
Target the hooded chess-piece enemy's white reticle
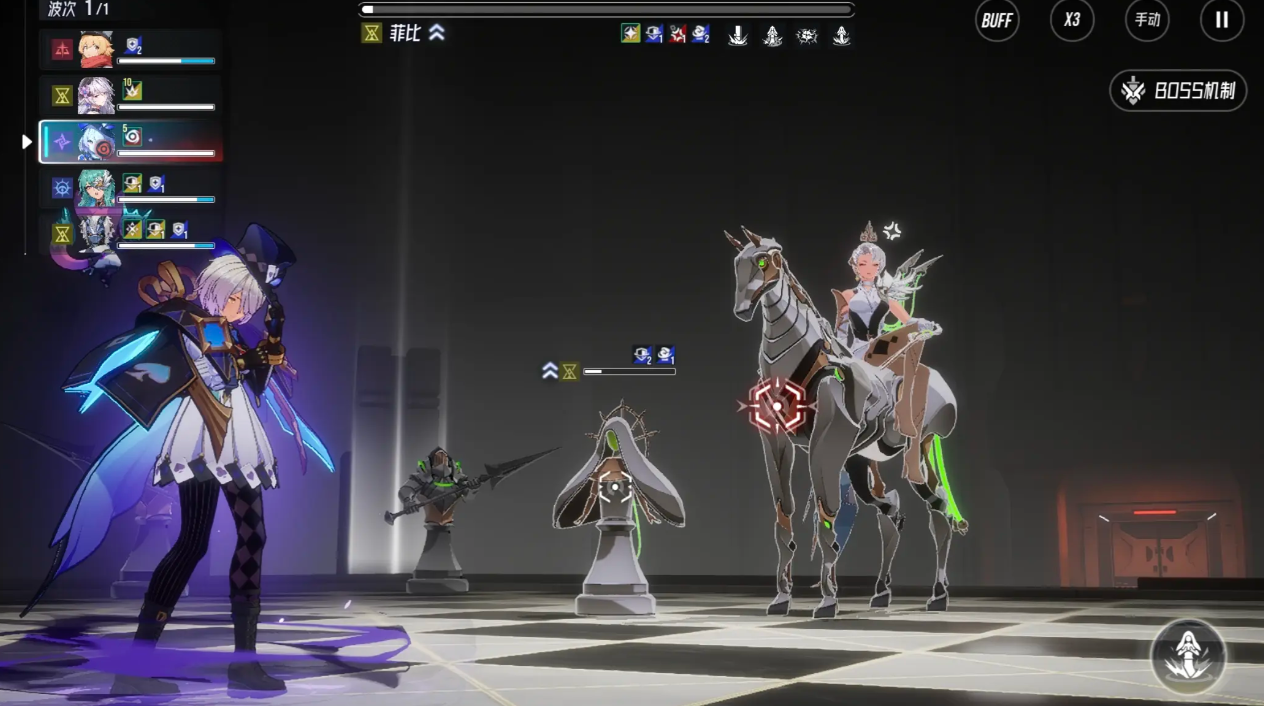point(614,488)
